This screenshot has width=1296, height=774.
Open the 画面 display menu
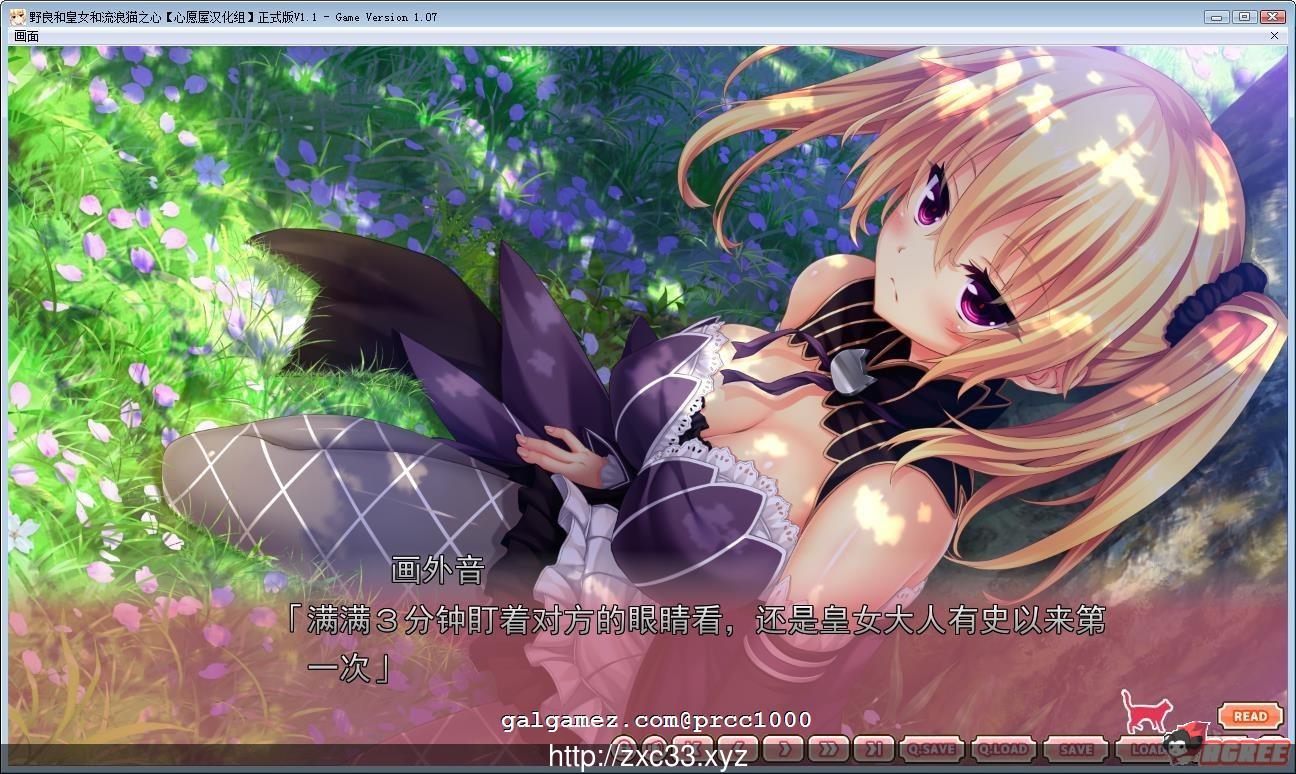coord(24,35)
